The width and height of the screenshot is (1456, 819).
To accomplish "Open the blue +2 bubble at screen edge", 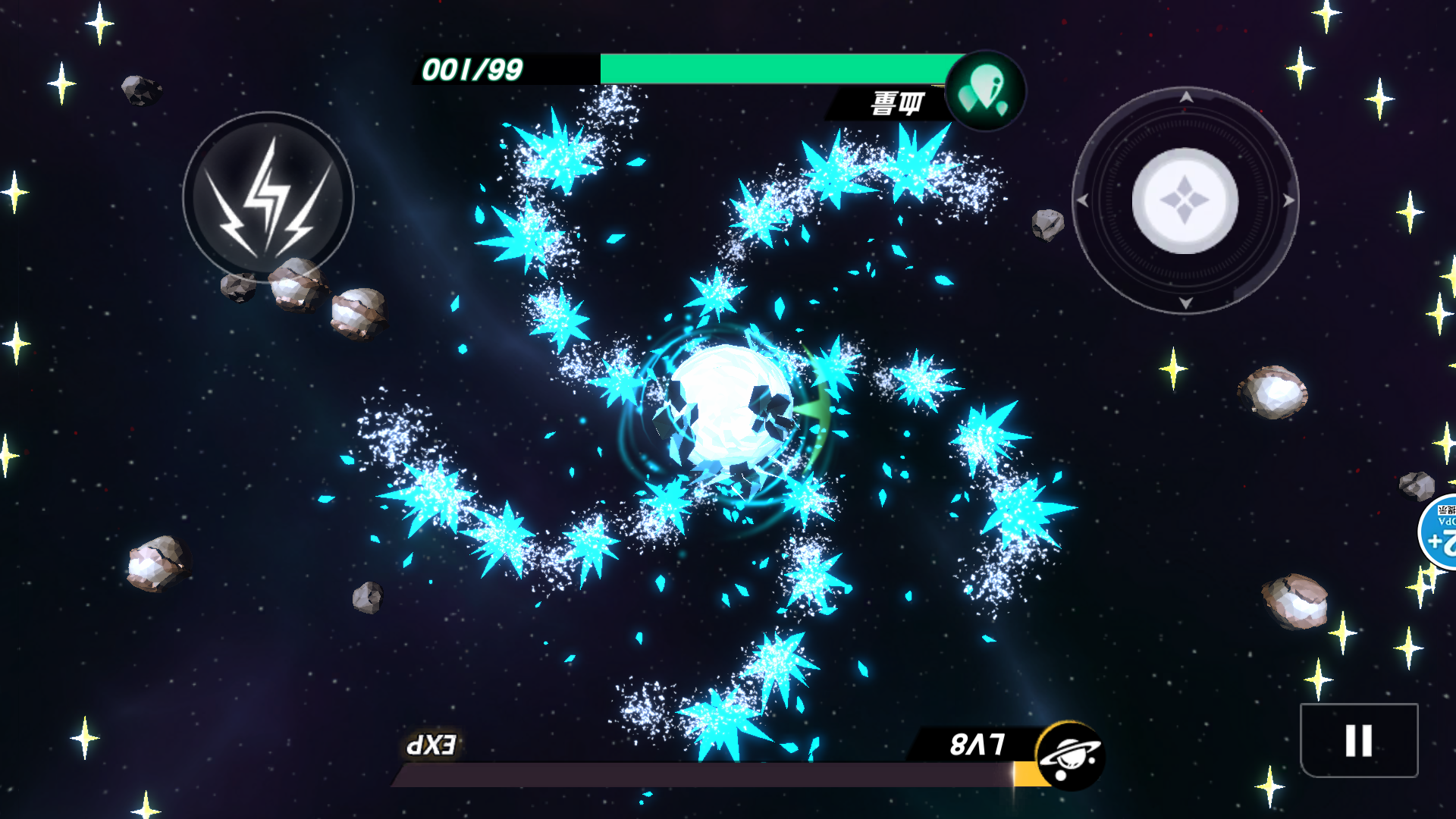I will coord(1440,532).
